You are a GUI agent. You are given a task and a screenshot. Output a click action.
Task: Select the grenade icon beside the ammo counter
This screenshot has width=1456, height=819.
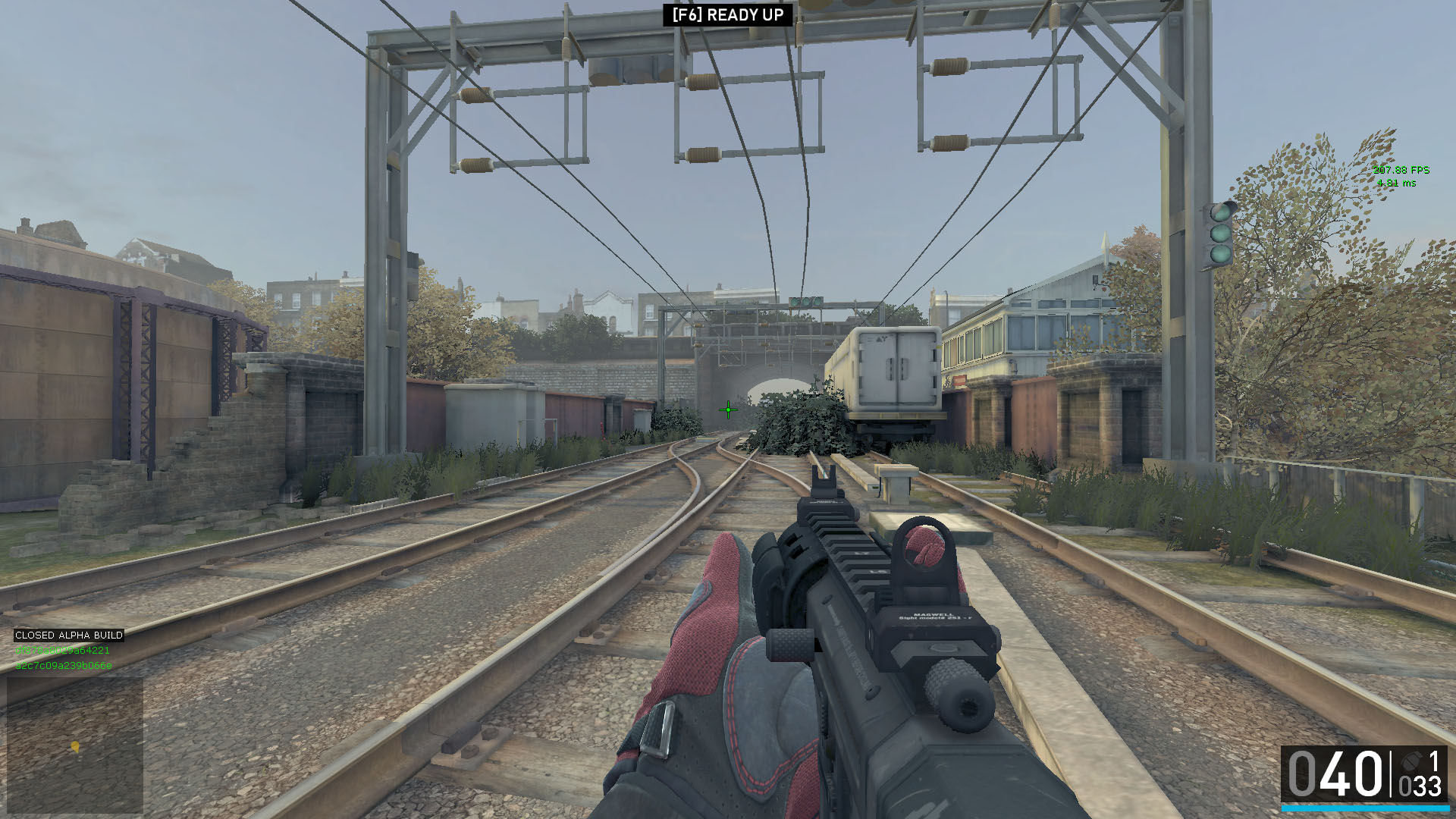pos(1410,761)
